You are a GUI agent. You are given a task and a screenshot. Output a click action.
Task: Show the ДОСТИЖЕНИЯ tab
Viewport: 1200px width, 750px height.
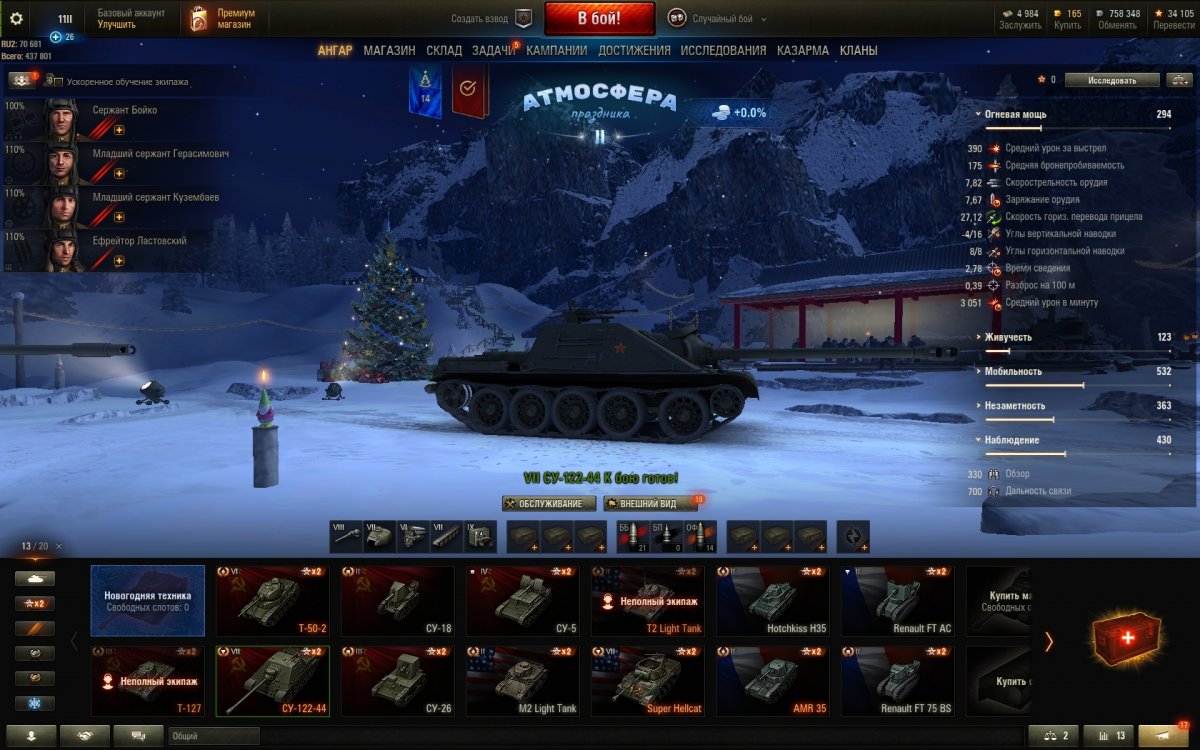coord(634,50)
